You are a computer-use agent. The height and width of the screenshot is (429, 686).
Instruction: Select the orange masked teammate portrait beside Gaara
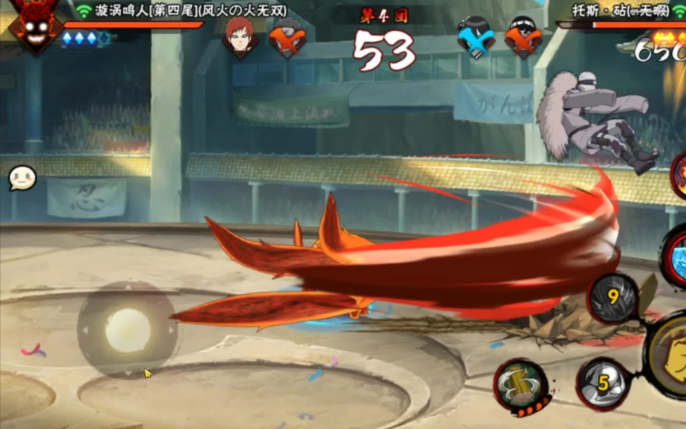click(287, 38)
